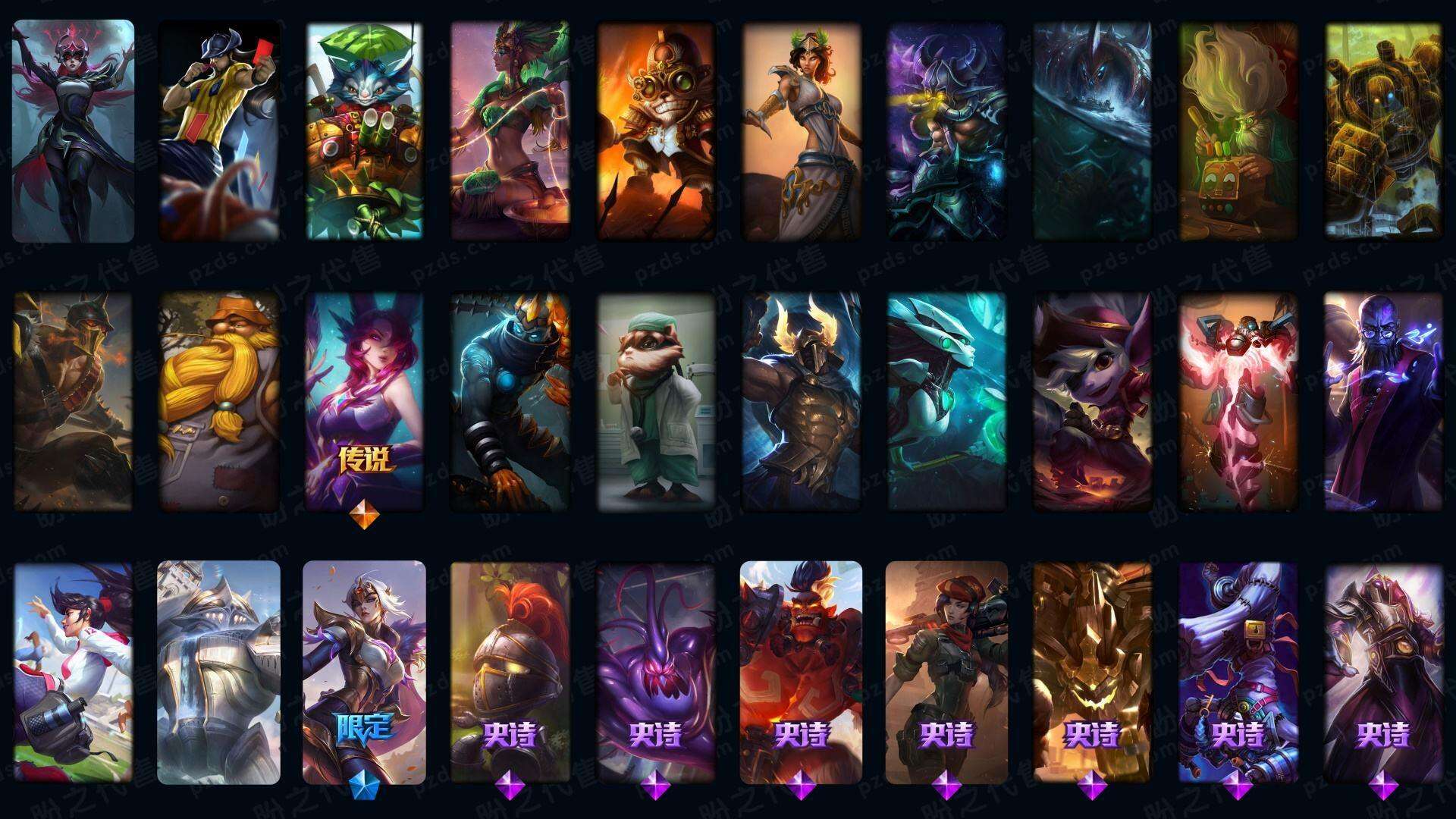Select the epic helmet with red plume card

click(x=510, y=672)
